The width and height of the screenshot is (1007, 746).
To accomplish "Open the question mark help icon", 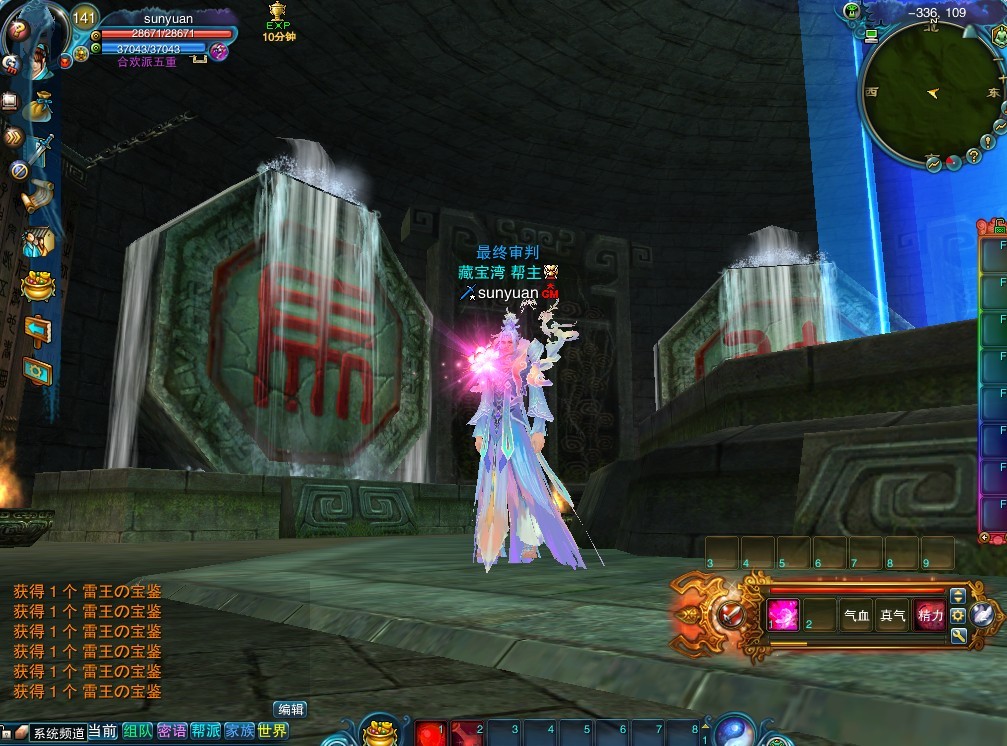I will 17,30.
